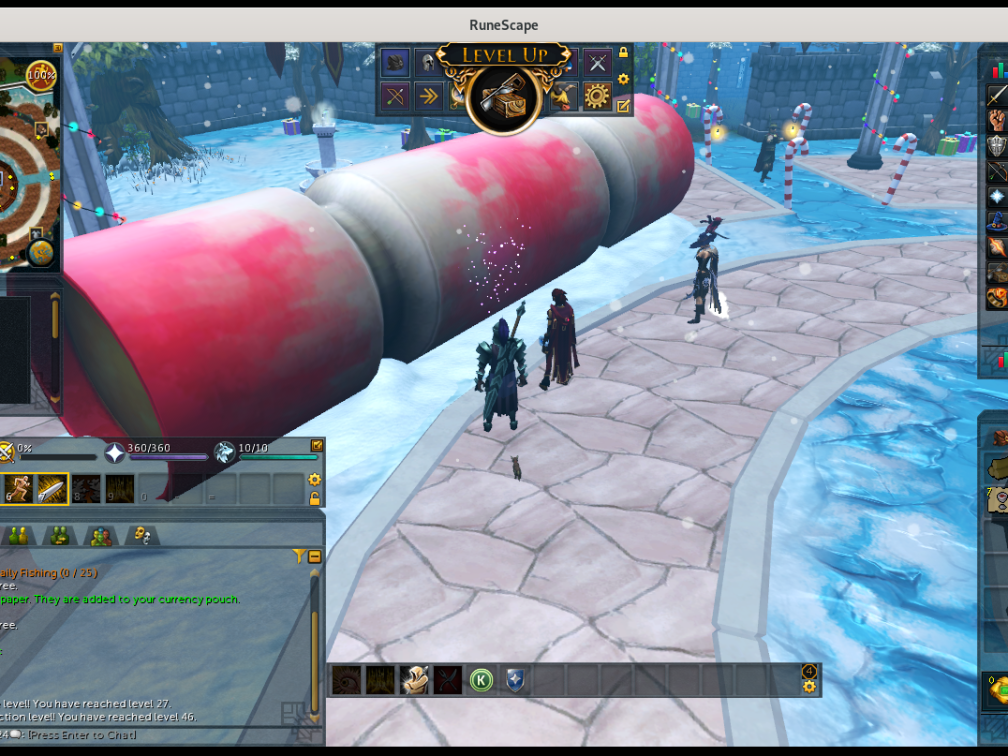Viewport: 1008px width, 756px height.
Task: Switch to the theatre masks chat tab
Action: (x=142, y=536)
